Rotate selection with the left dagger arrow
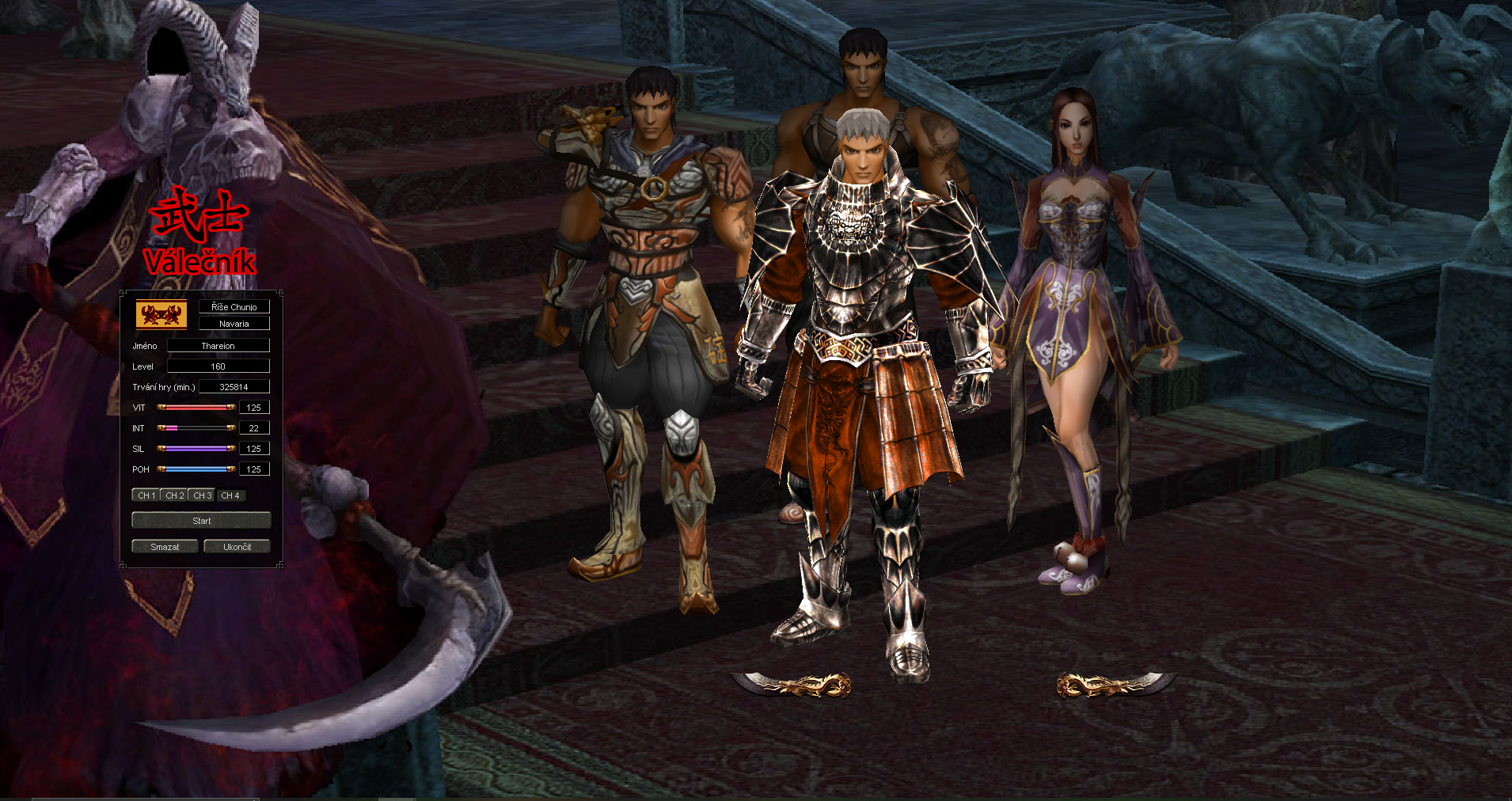This screenshot has width=1512, height=801. tap(791, 684)
